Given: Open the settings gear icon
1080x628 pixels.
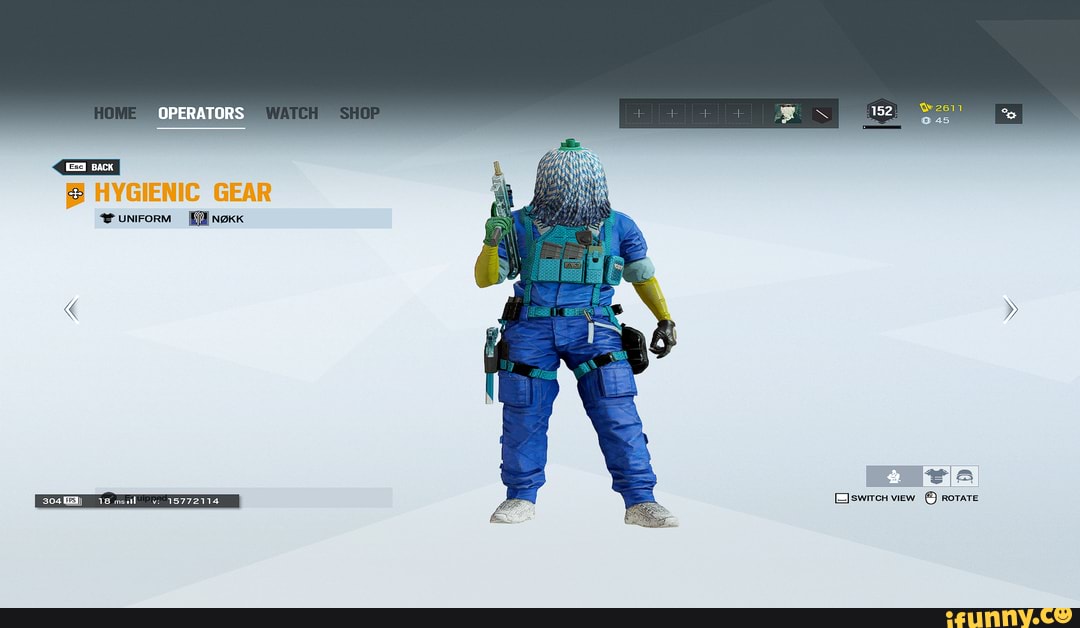Looking at the screenshot, I should (1008, 114).
